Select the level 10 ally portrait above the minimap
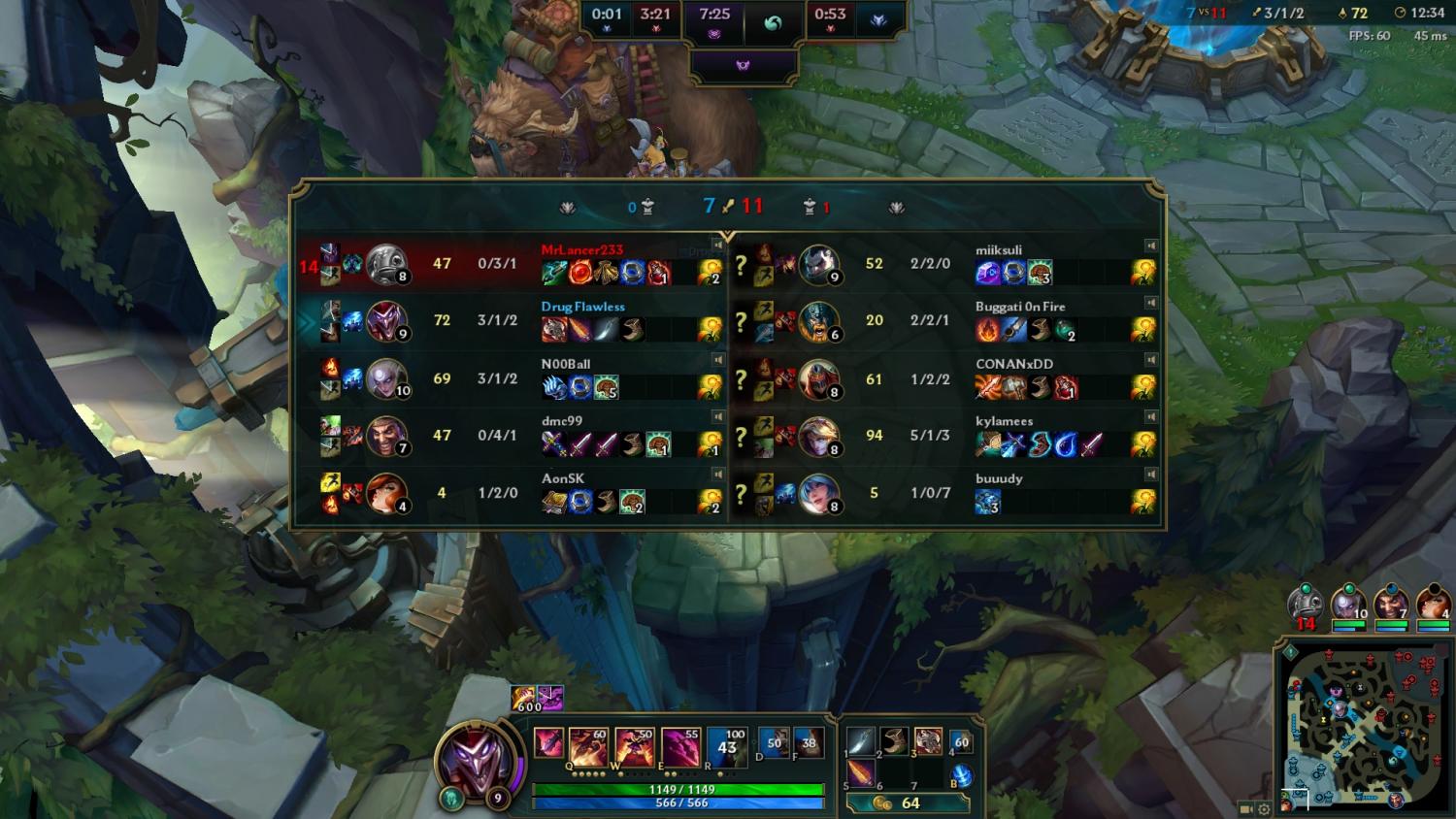The width and height of the screenshot is (1456, 819). coord(1348,605)
